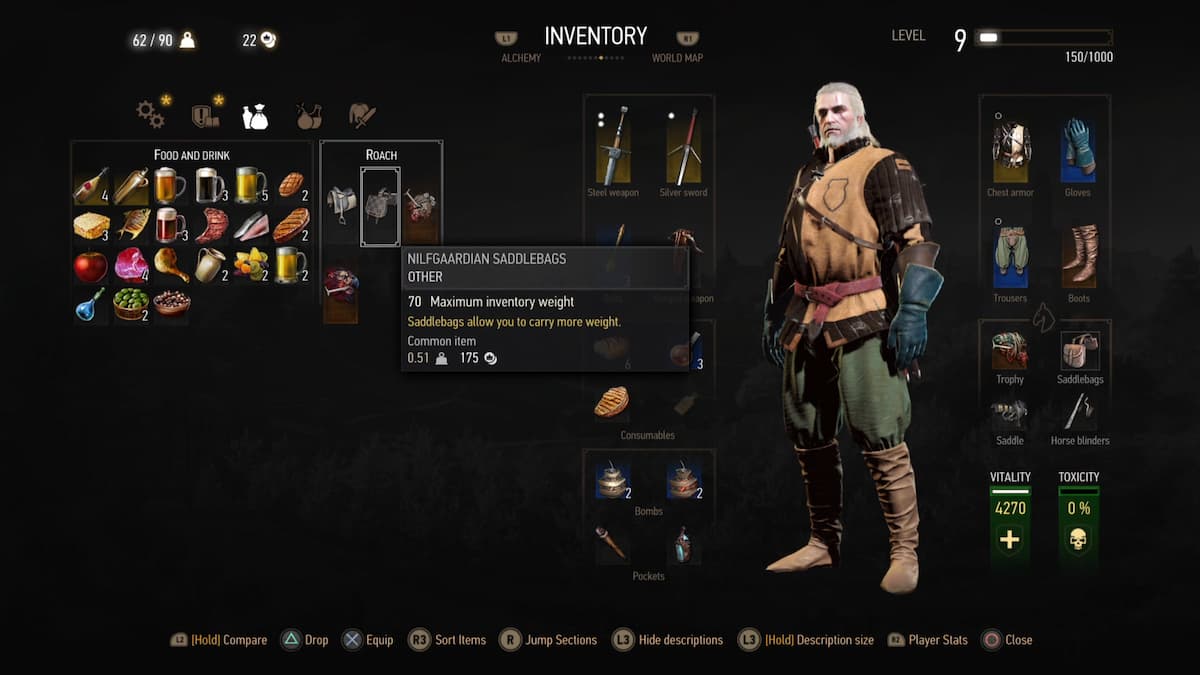This screenshot has width=1200, height=675.
Task: Choose the Trousers equipment slot
Action: click(1010, 257)
